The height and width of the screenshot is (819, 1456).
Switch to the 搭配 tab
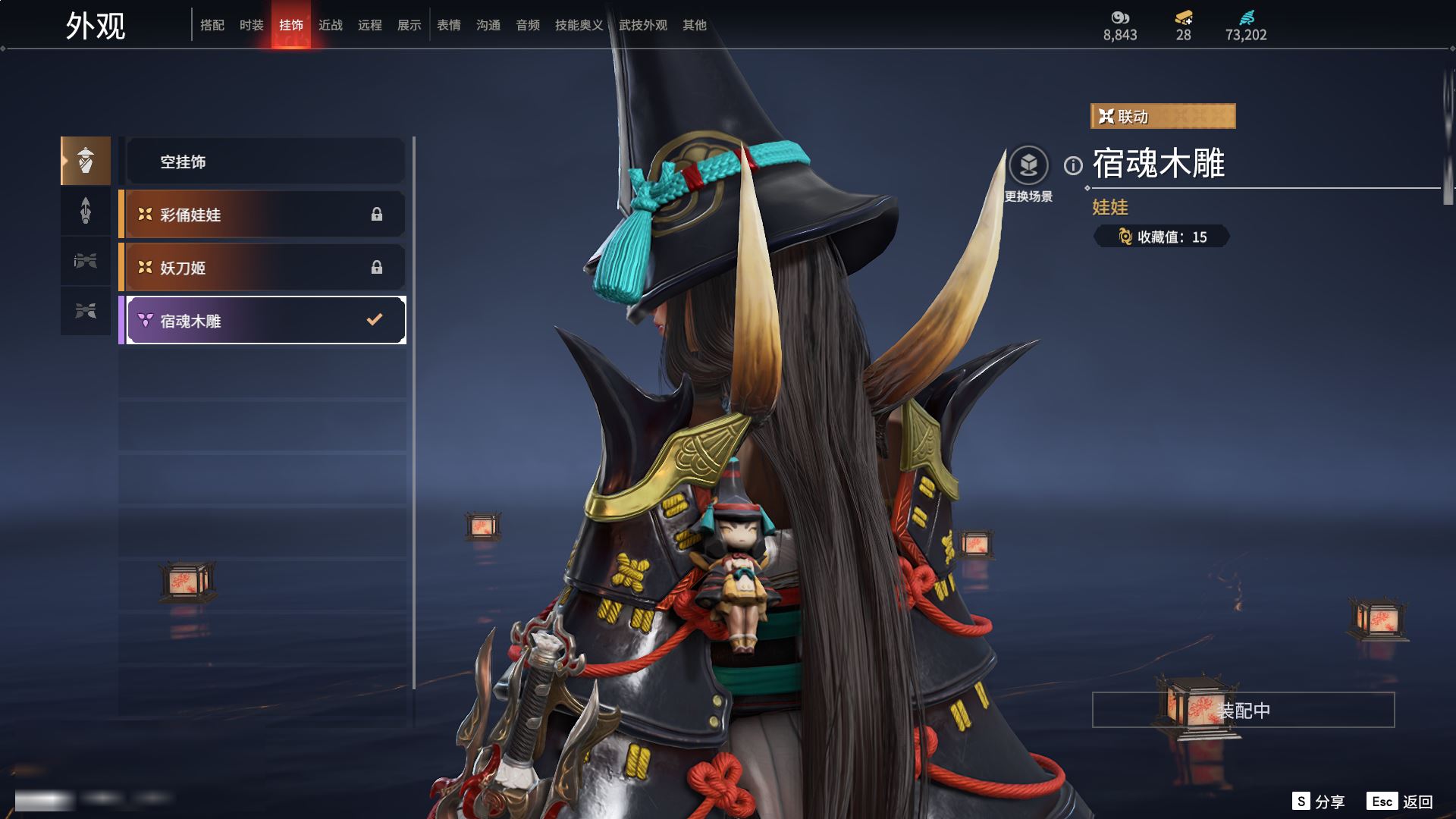pos(212,25)
